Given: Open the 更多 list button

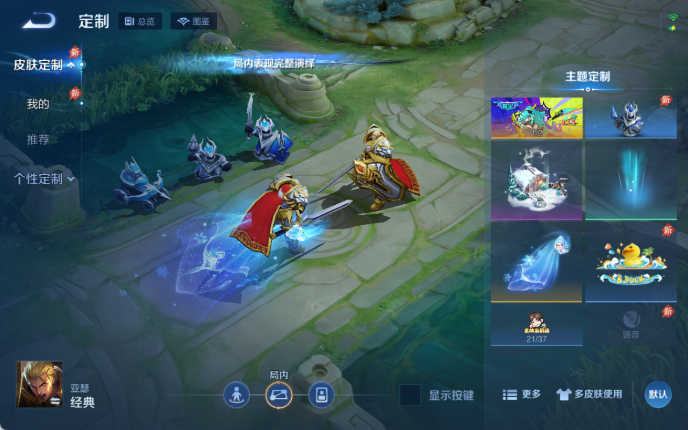Looking at the screenshot, I should tap(521, 395).
